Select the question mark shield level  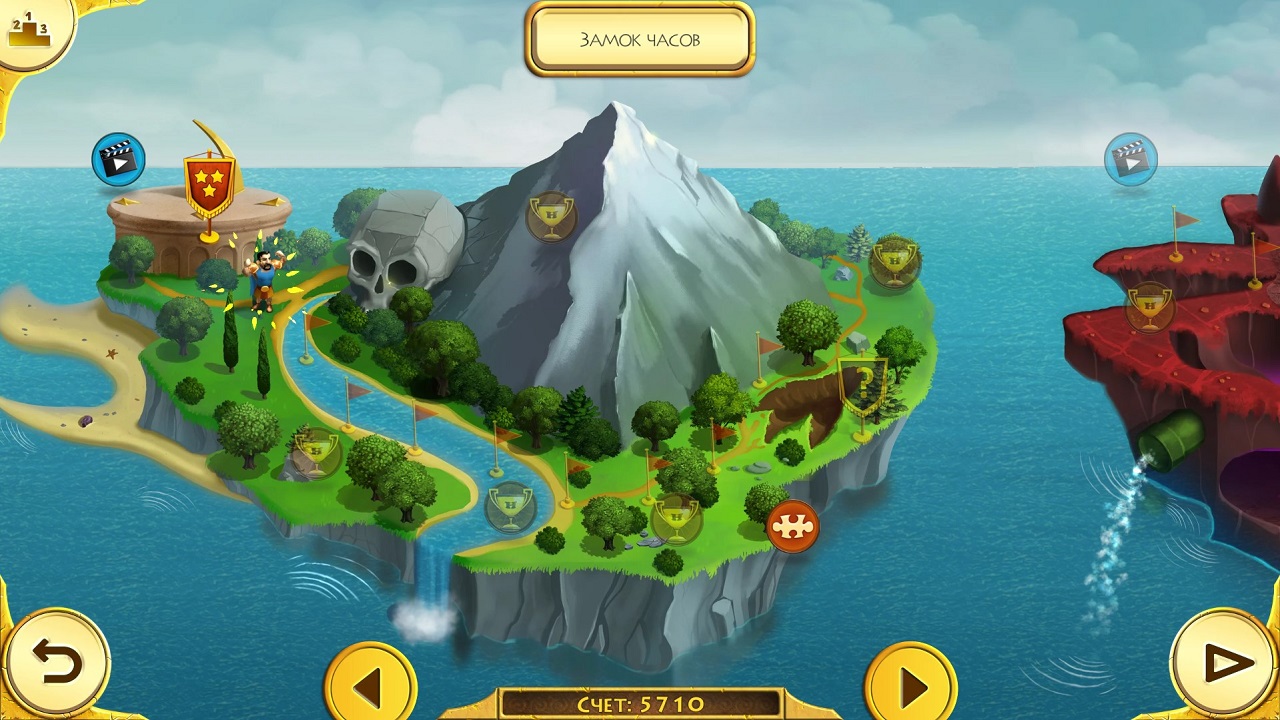861,386
